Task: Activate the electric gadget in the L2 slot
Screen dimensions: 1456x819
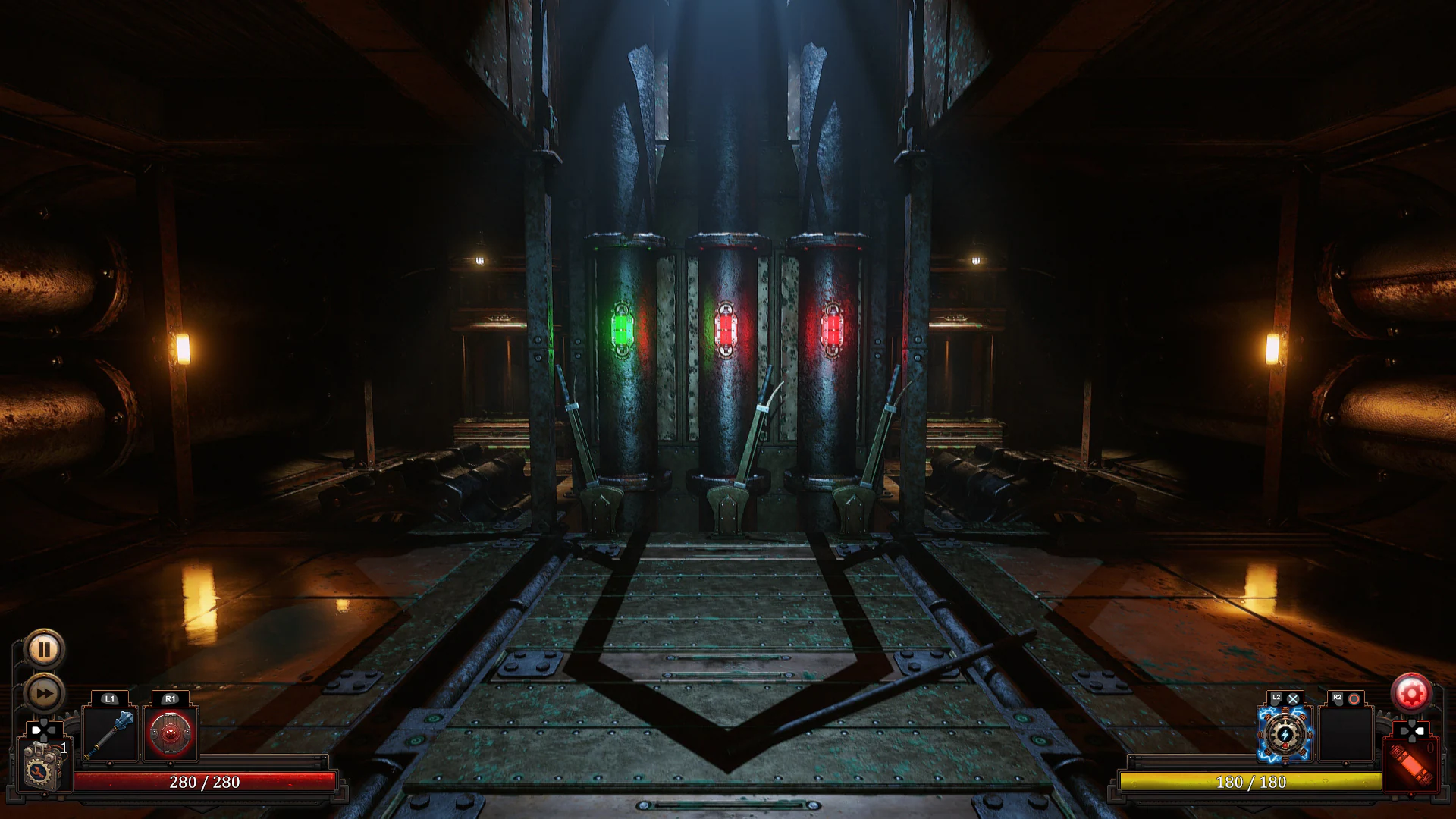Action: coord(1285,734)
